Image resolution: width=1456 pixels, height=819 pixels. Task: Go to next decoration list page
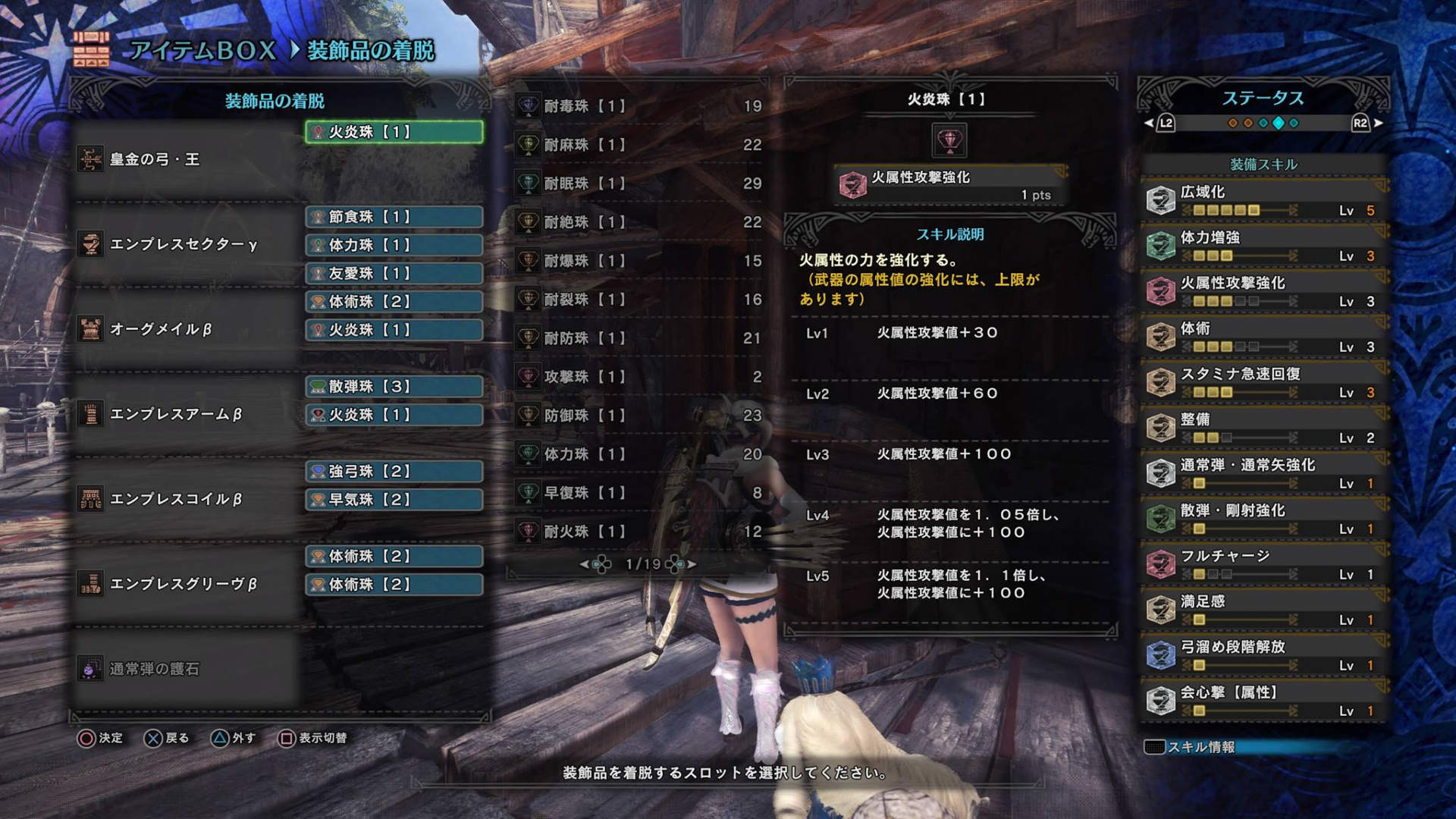(x=691, y=564)
